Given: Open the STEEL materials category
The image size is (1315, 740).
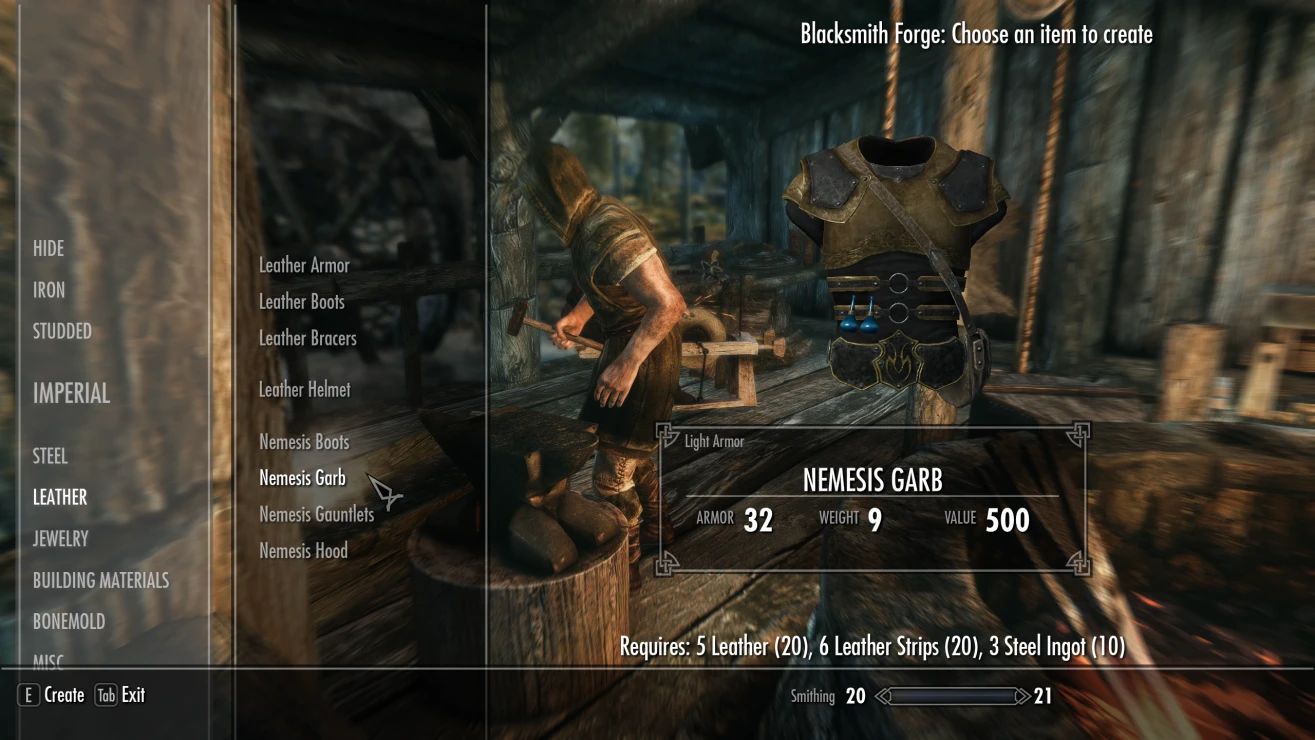Looking at the screenshot, I should coord(50,456).
